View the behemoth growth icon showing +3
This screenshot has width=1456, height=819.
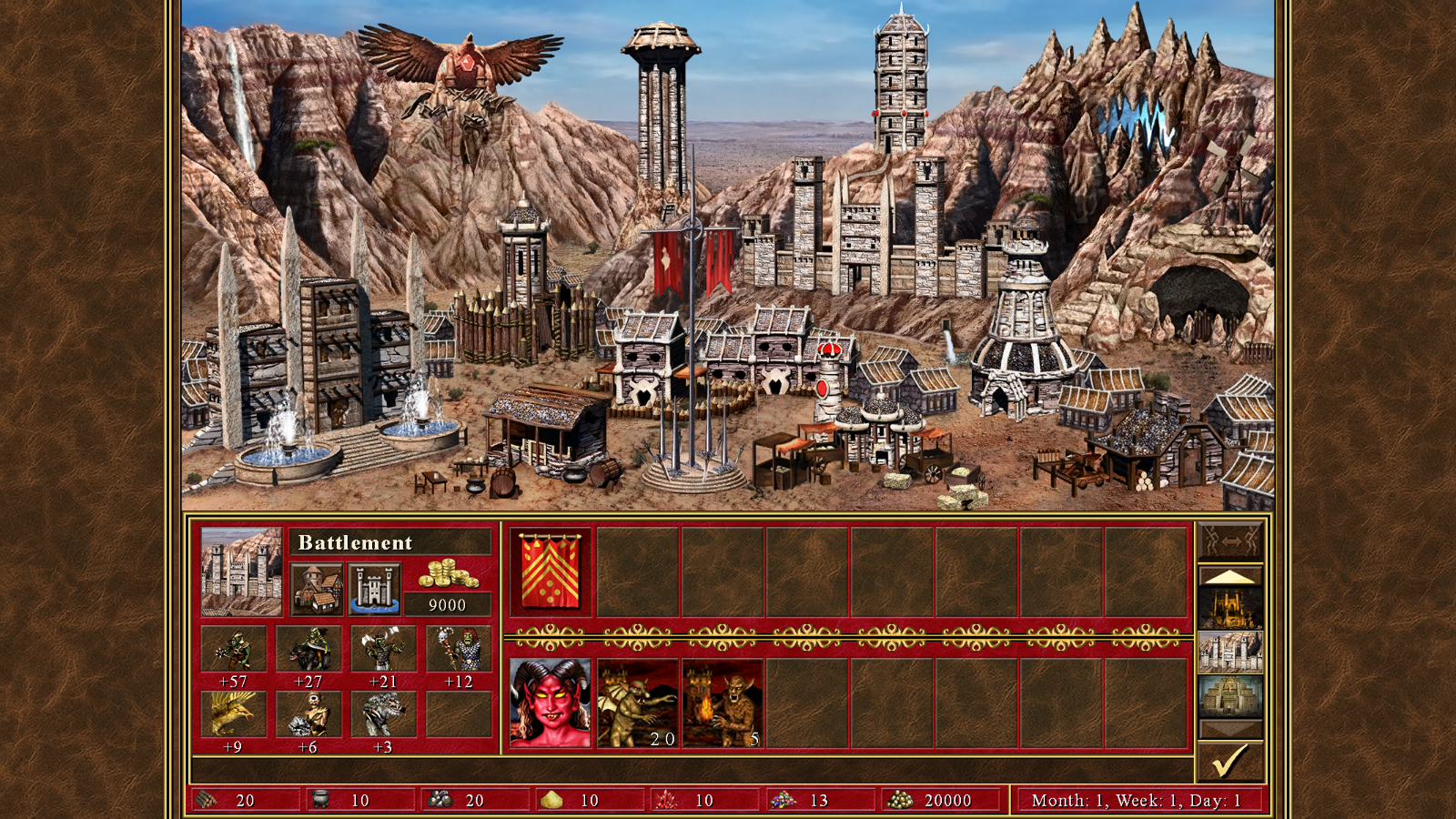tap(383, 714)
